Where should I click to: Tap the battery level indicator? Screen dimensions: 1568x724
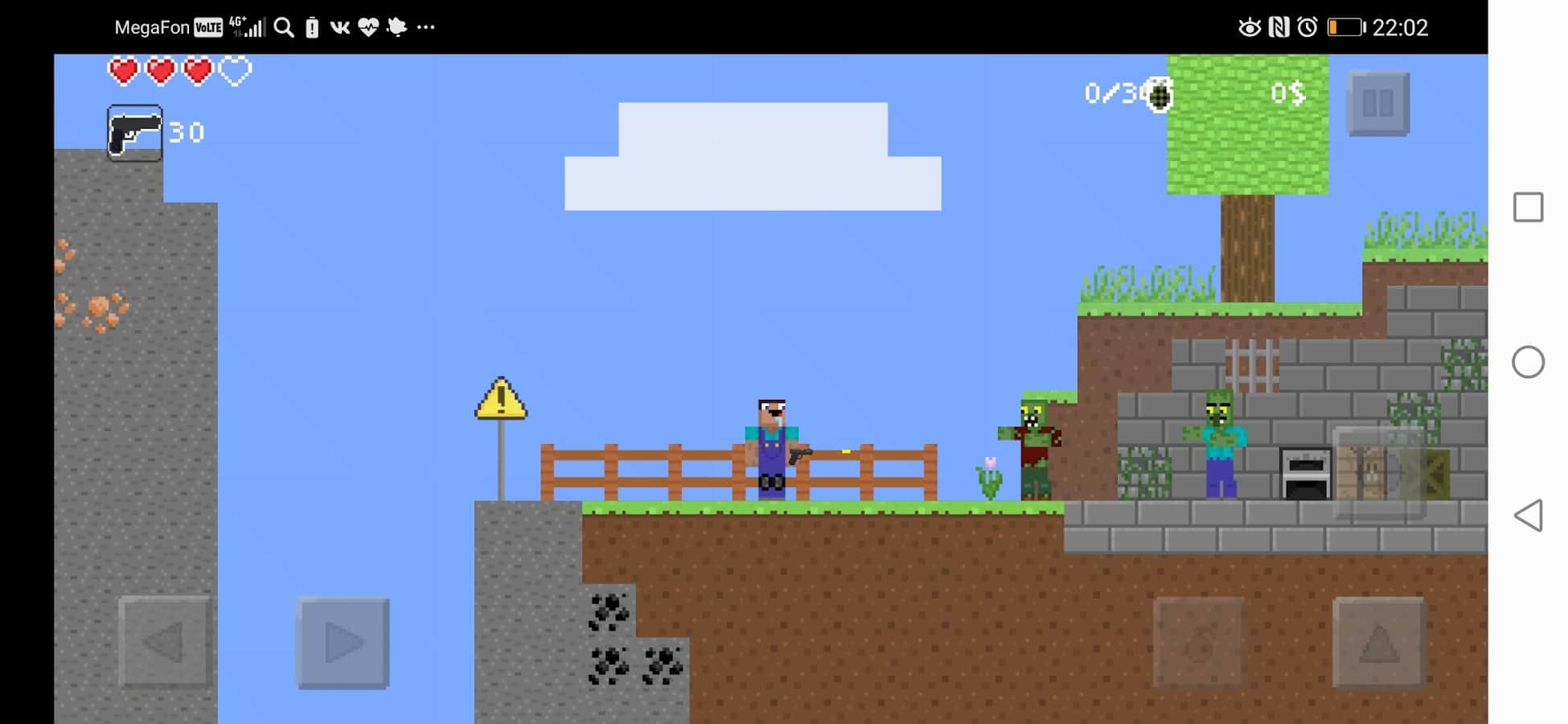point(1346,27)
